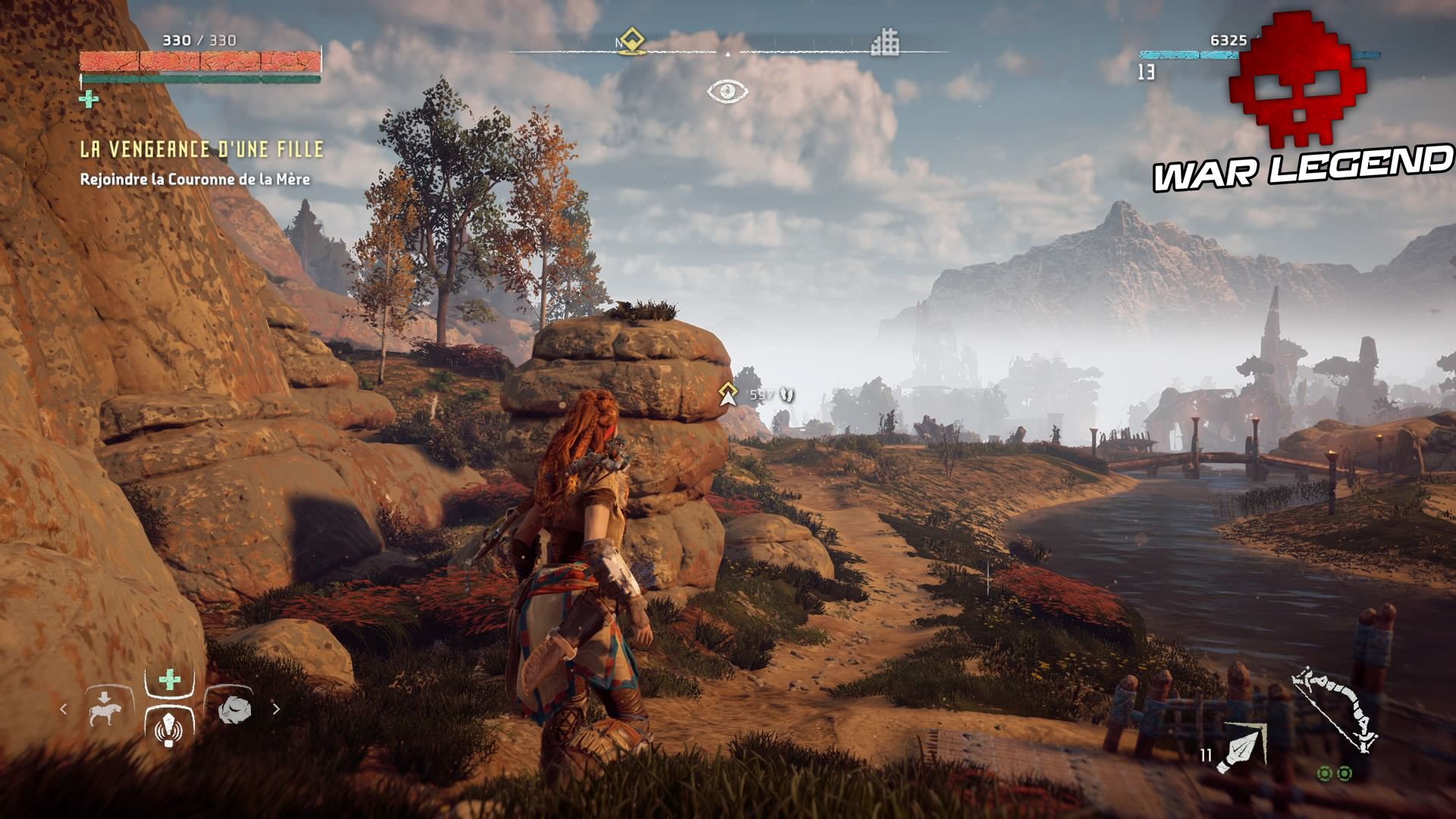Viewport: 1456px width, 819px height.
Task: Click the left green ammo dot indicator
Action: coord(1325,774)
